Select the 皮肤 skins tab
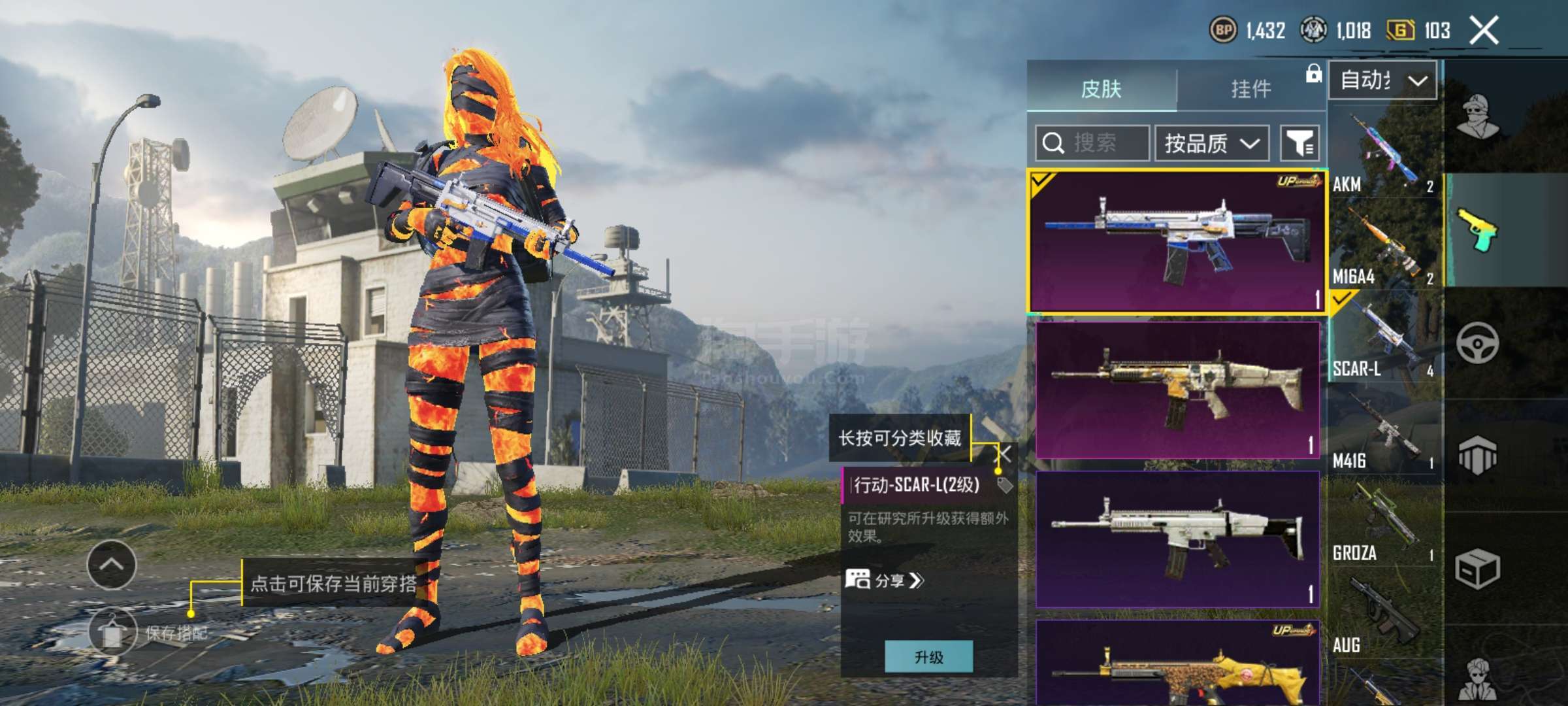The height and width of the screenshot is (706, 1568). coord(1102,88)
